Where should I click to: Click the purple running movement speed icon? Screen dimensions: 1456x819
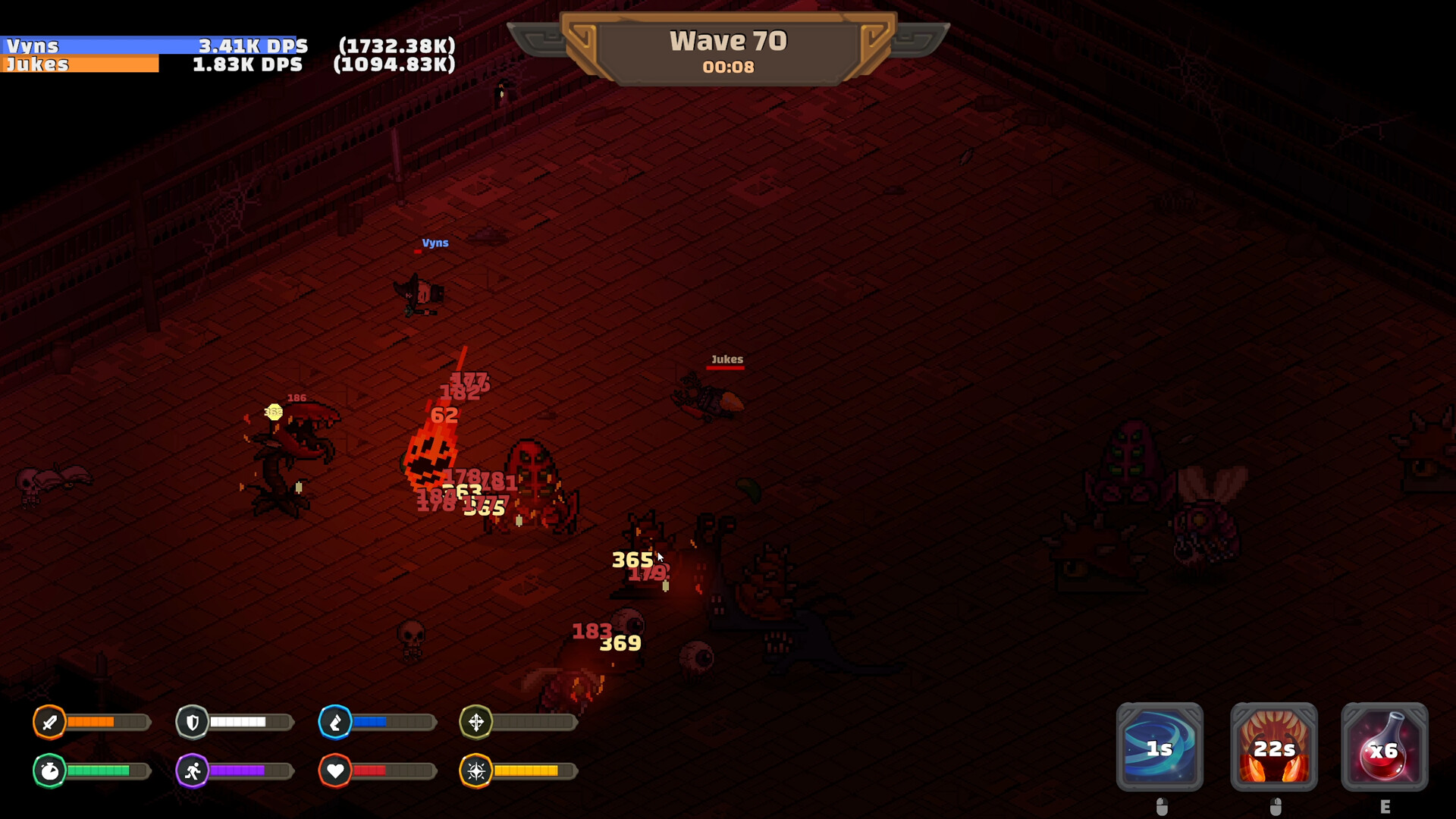[x=193, y=770]
